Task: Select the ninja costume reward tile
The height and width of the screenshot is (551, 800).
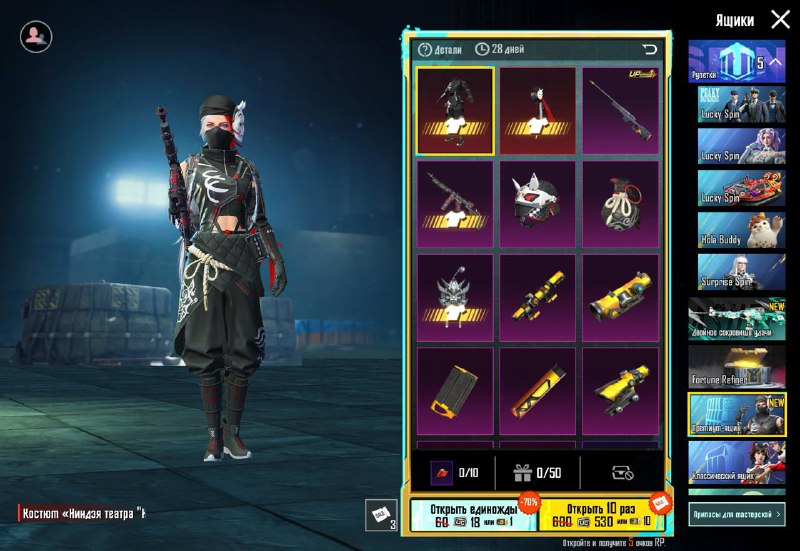Action: point(455,111)
